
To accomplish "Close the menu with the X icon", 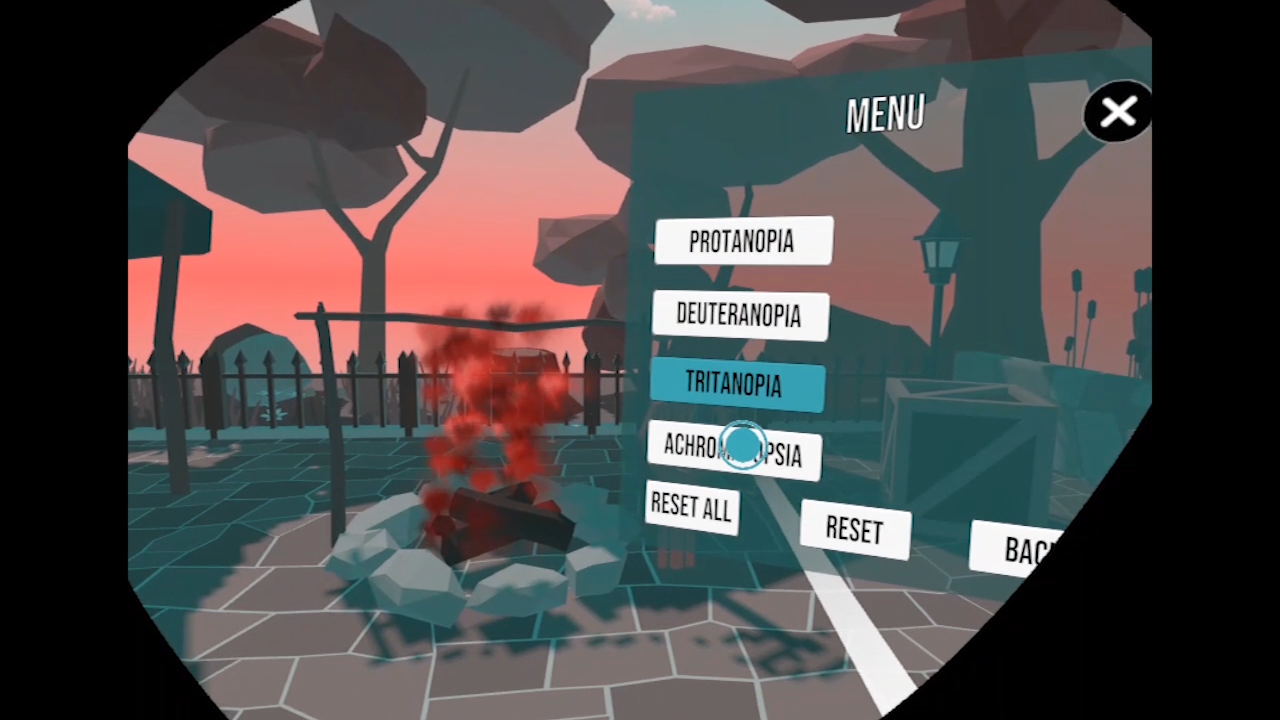I will [1117, 112].
